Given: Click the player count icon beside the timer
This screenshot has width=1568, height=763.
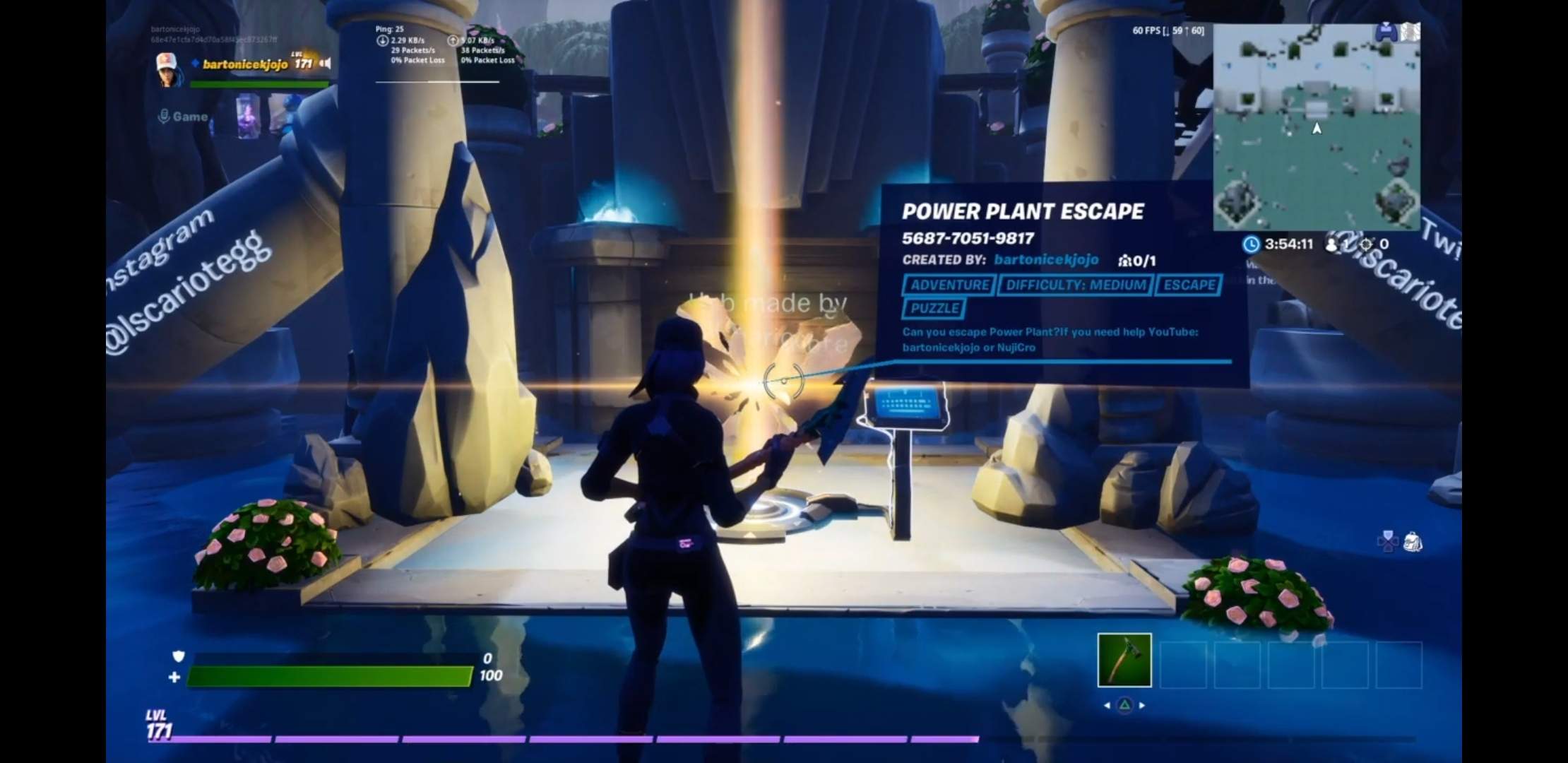Looking at the screenshot, I should point(1331,244).
